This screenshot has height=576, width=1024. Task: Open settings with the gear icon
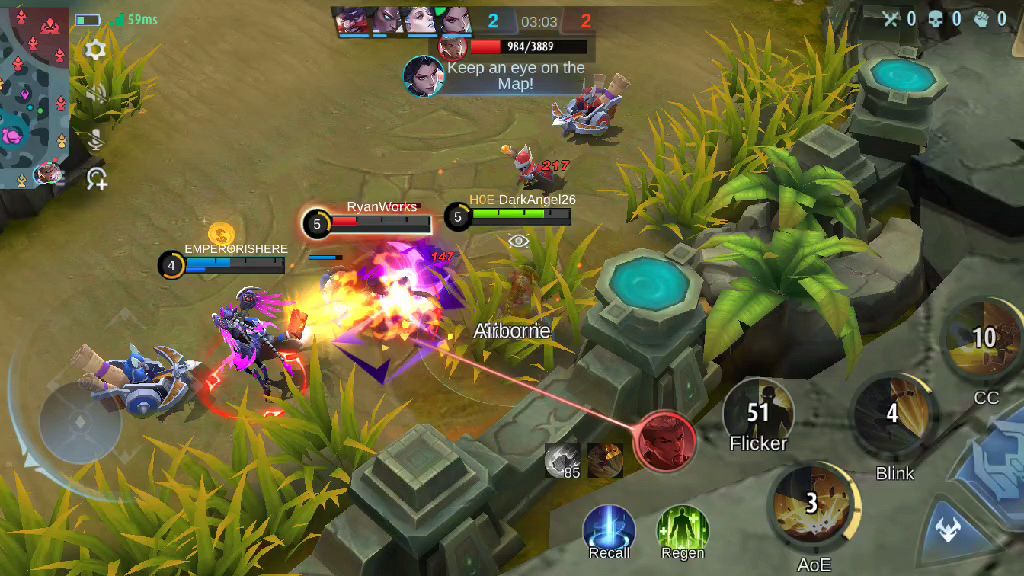96,50
